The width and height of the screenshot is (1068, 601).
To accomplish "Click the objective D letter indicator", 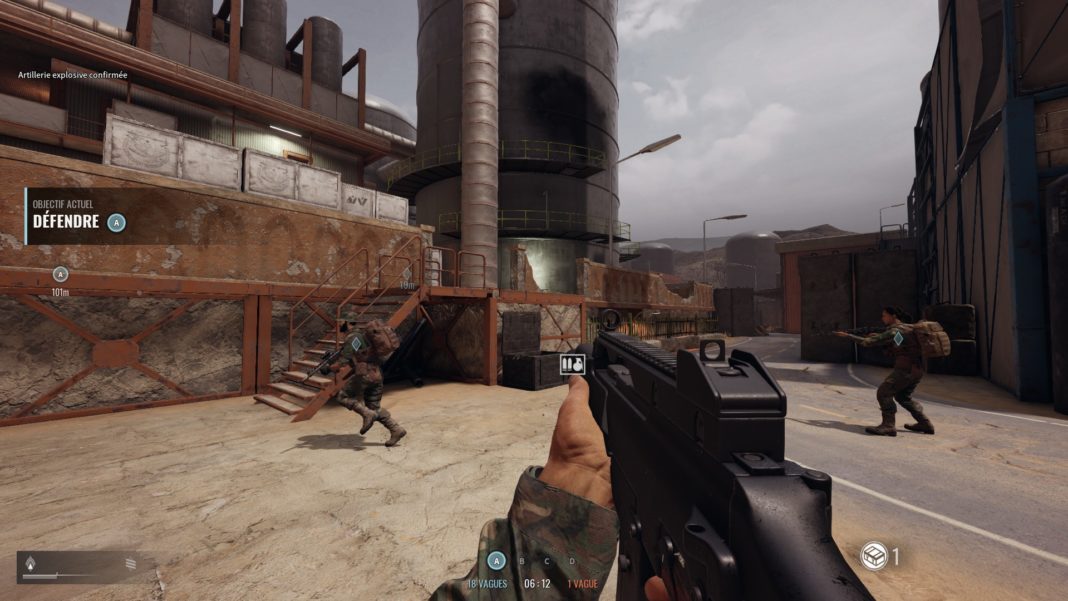I will [572, 560].
